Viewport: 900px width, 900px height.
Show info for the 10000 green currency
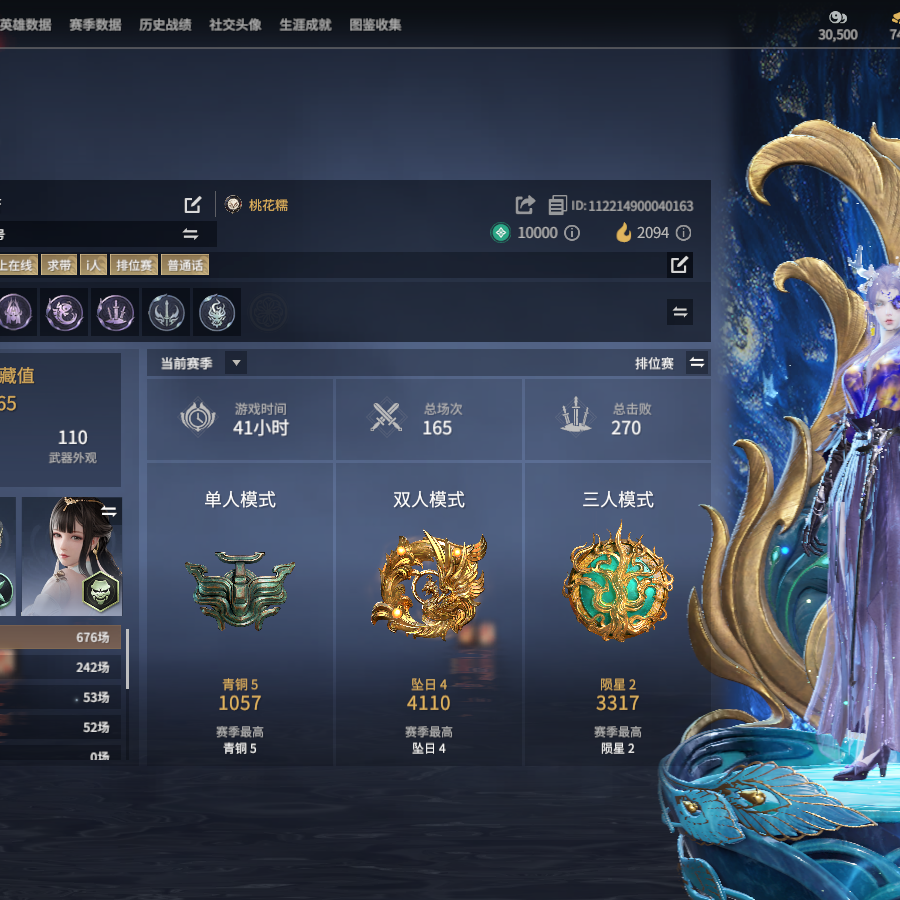(572, 233)
